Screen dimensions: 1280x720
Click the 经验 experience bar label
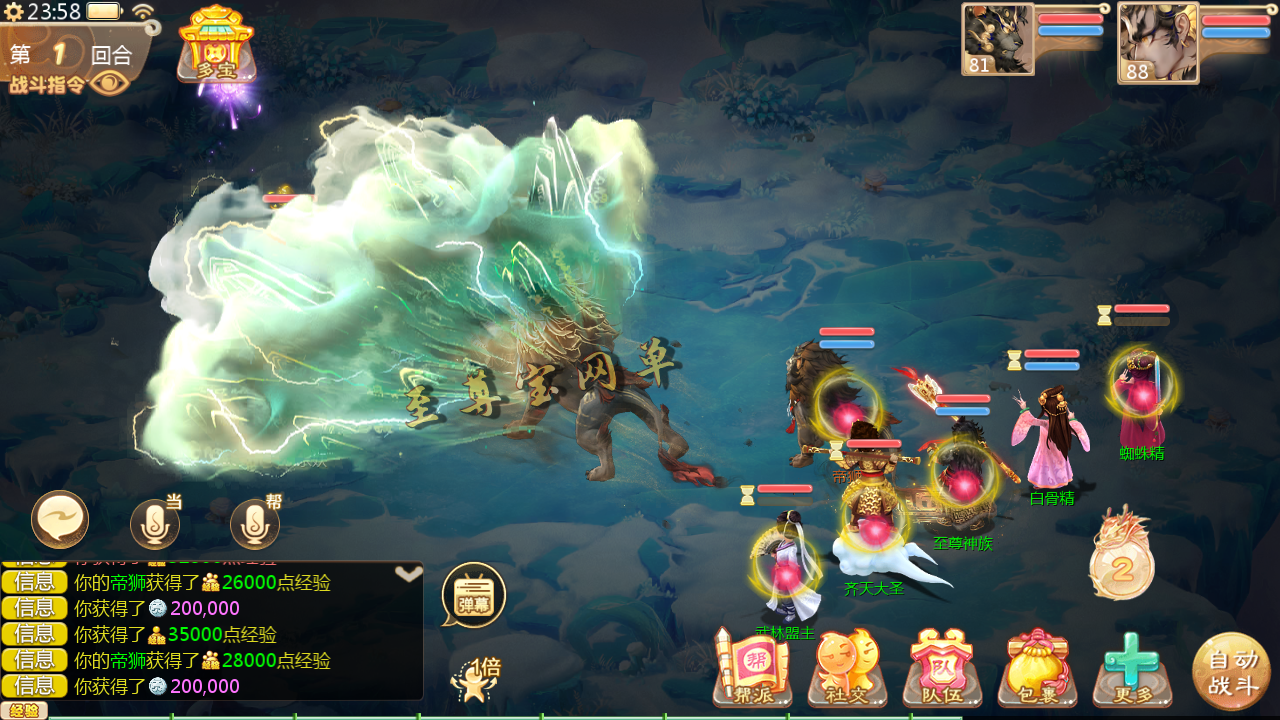click(23, 711)
